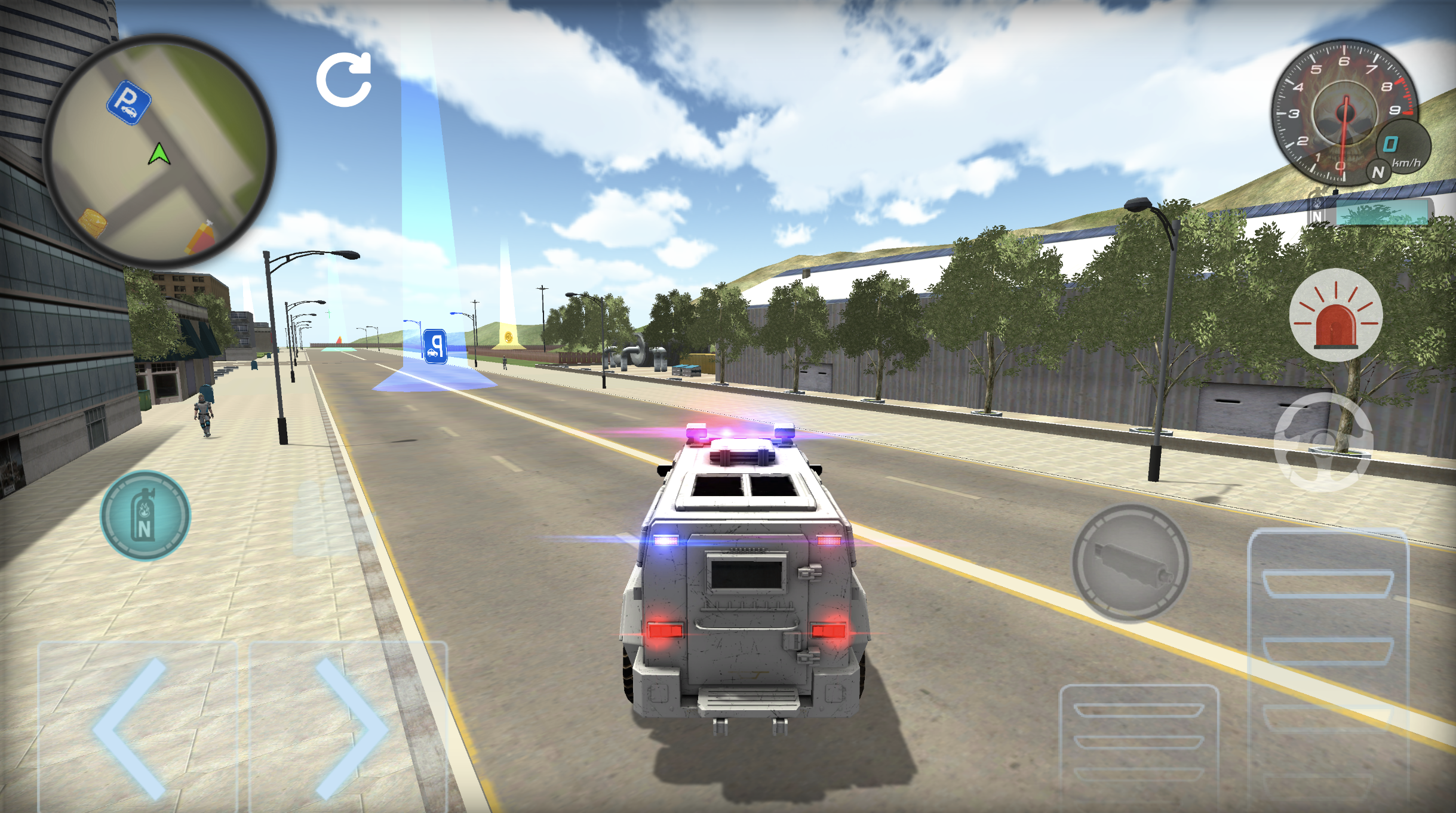Activate nitro with the N extinguisher icon
Viewport: 1456px width, 813px height.
click(145, 516)
